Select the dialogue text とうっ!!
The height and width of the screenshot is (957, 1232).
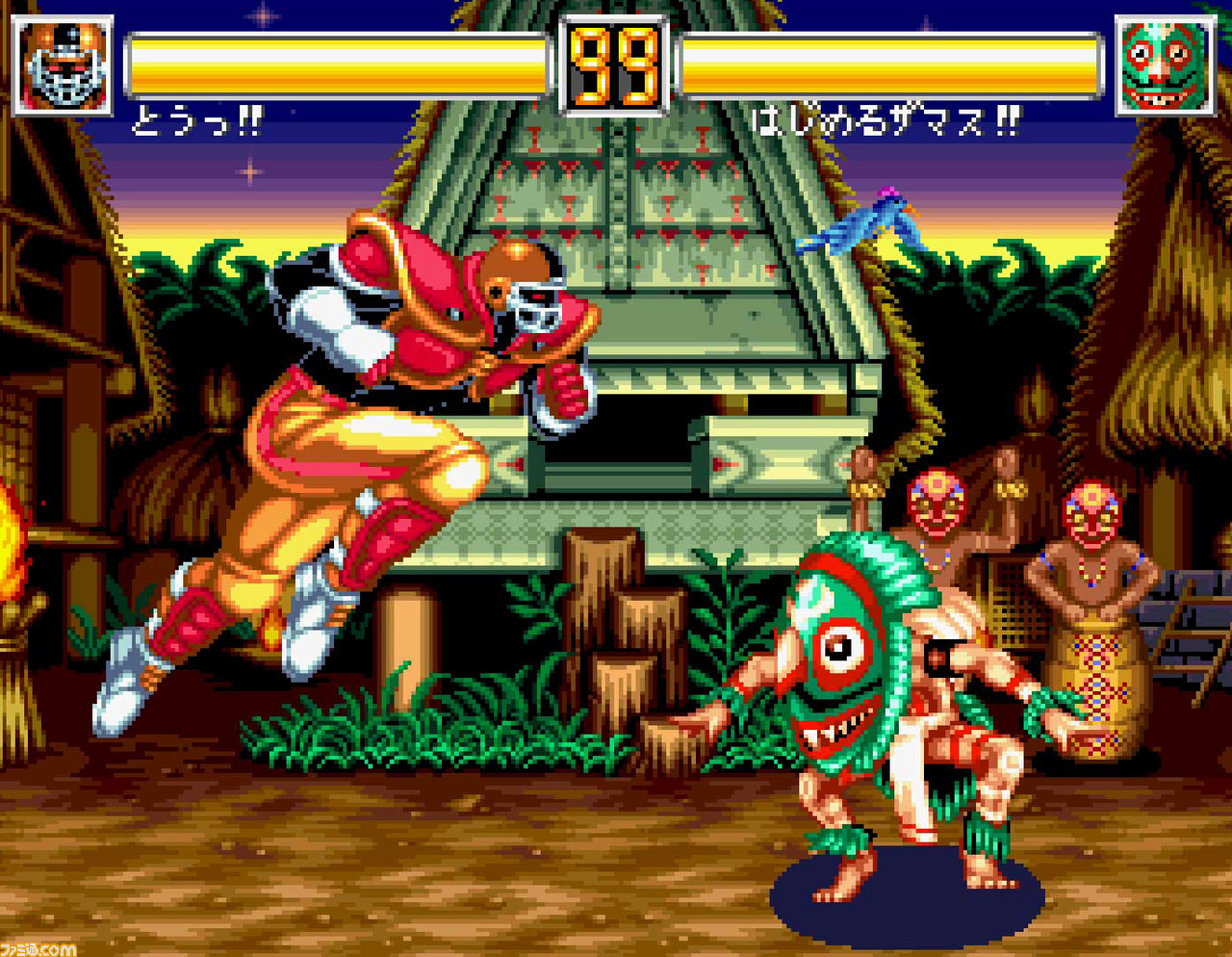[200, 120]
